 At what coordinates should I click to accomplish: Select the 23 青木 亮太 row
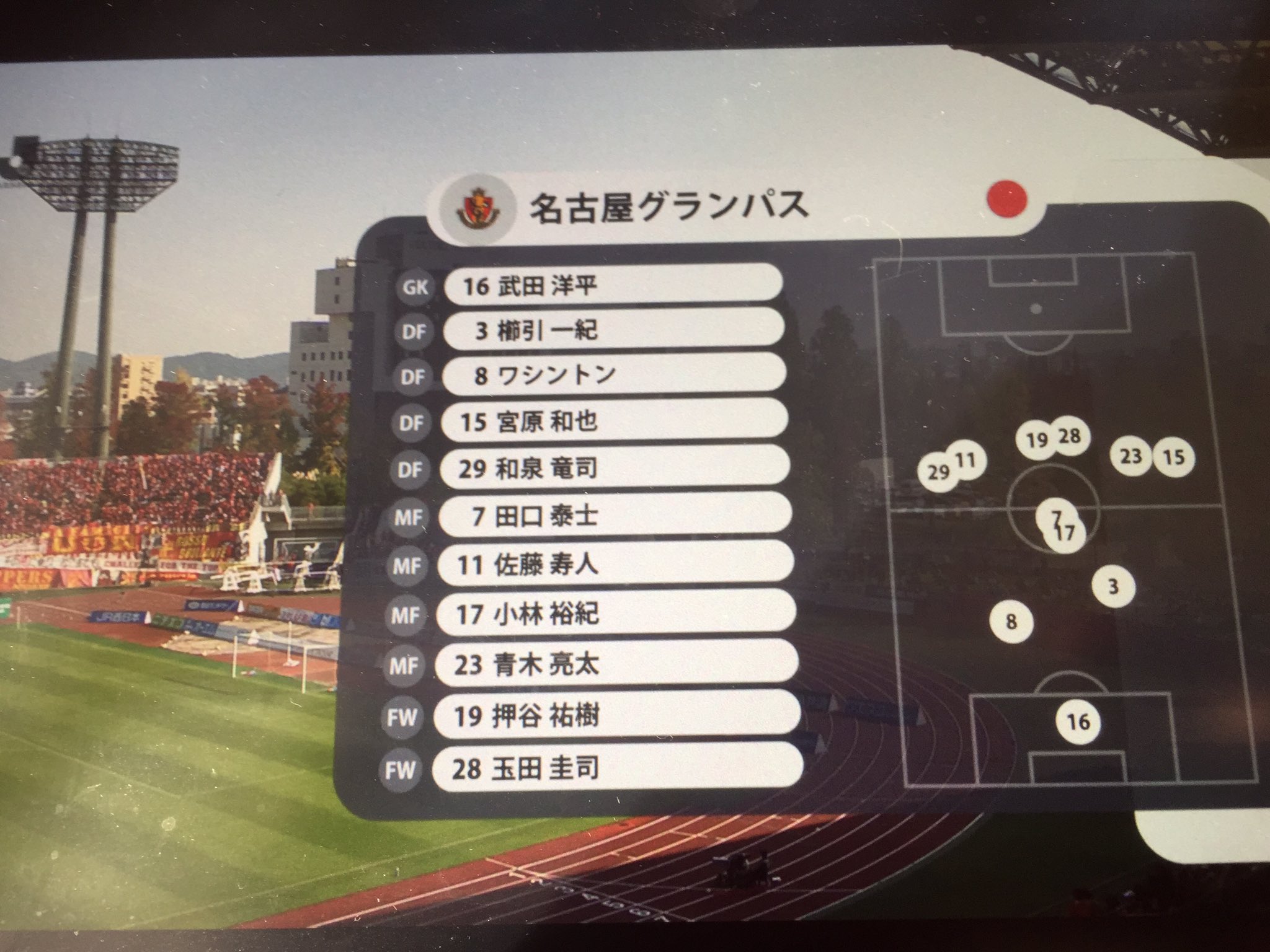pos(616,665)
